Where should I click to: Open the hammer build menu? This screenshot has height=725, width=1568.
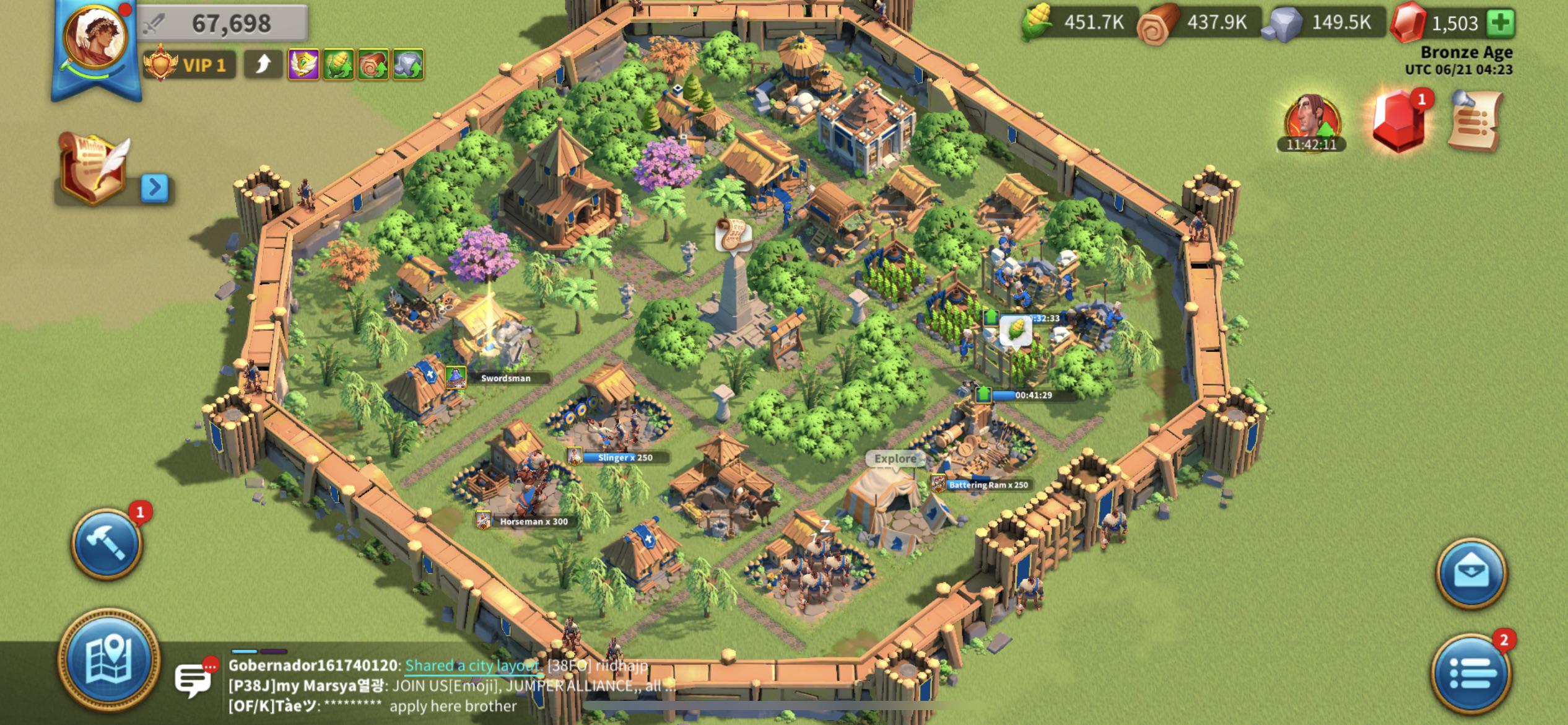tap(107, 543)
